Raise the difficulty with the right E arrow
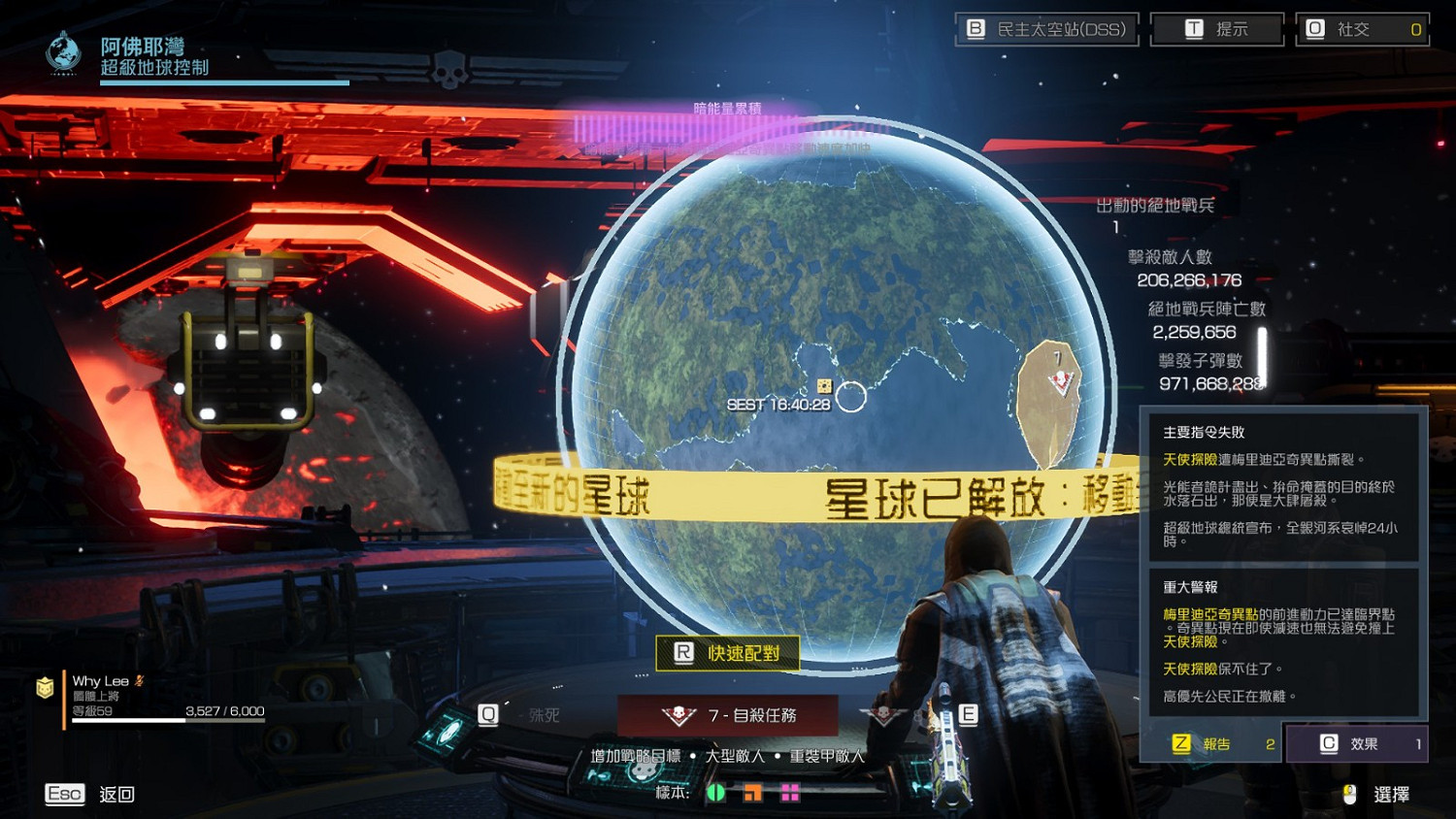 tap(967, 714)
